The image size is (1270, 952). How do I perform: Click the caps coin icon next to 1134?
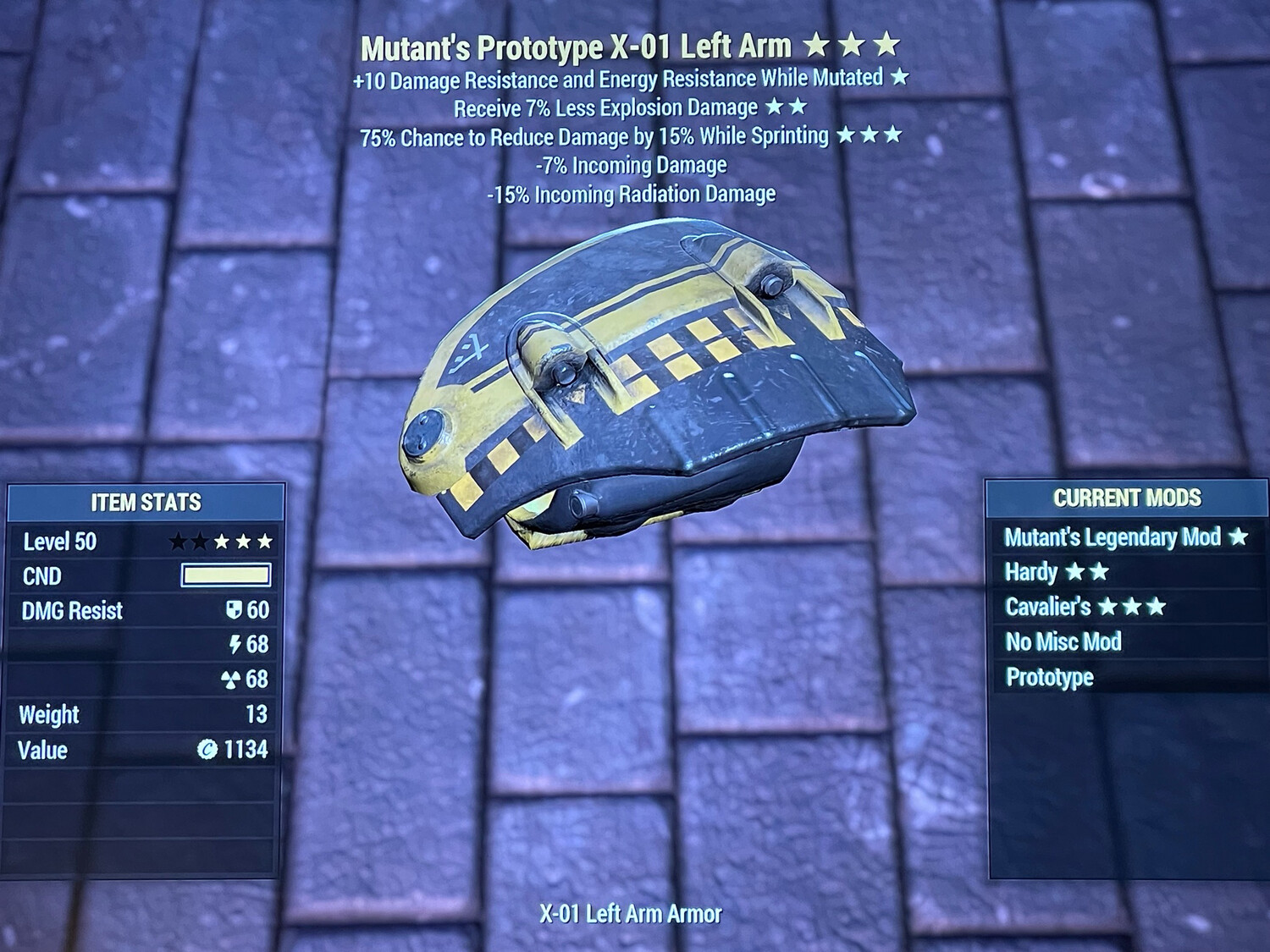point(209,749)
